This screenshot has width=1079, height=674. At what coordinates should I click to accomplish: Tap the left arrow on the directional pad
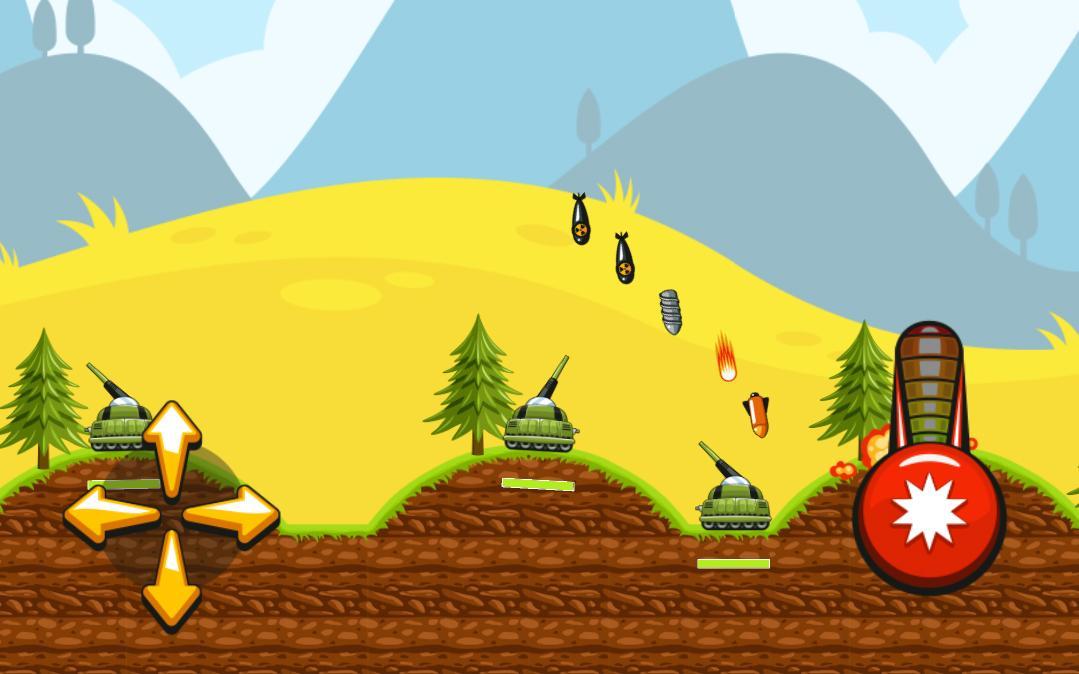click(x=110, y=514)
